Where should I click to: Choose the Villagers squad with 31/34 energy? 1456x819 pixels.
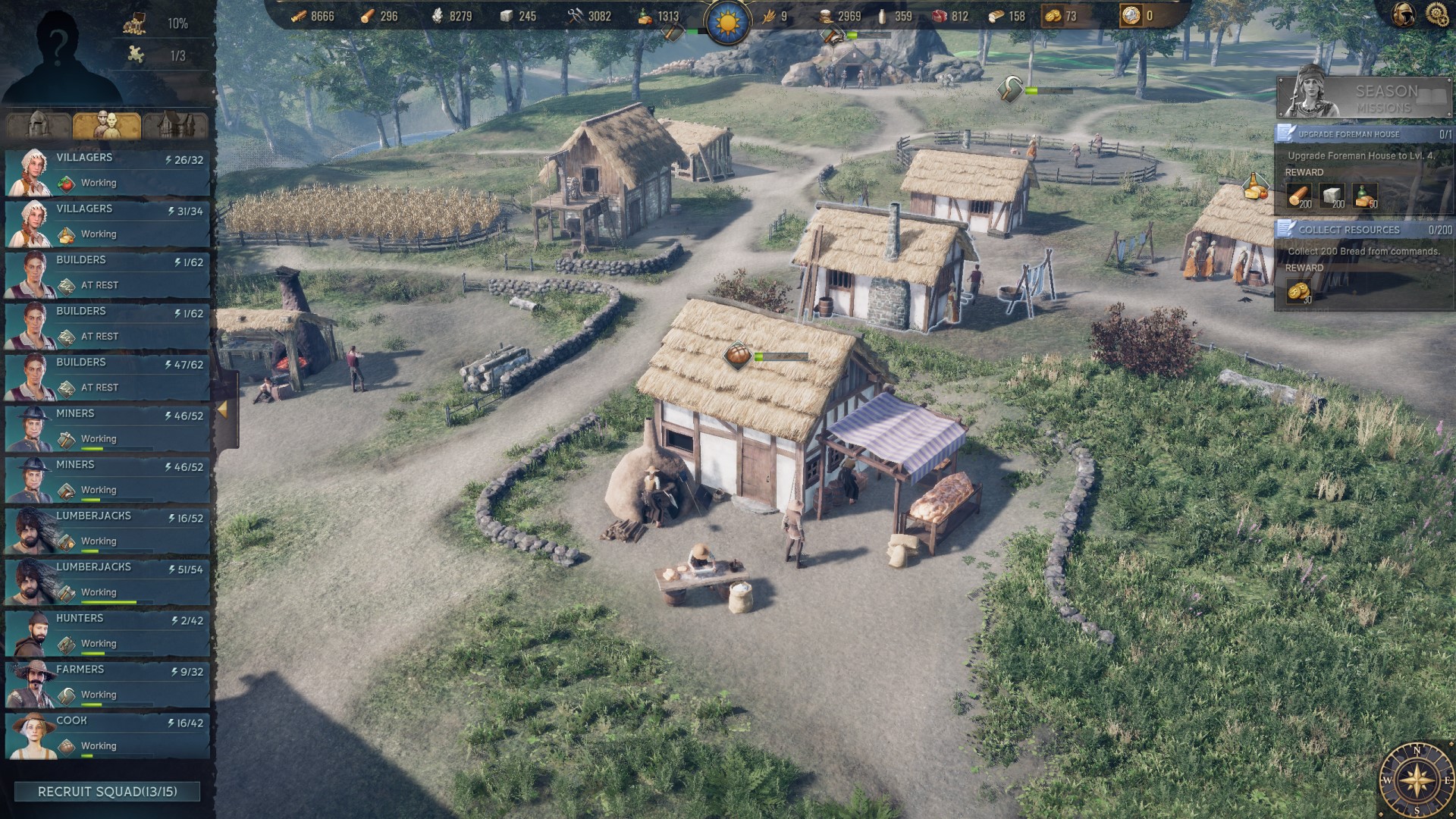[x=107, y=222]
